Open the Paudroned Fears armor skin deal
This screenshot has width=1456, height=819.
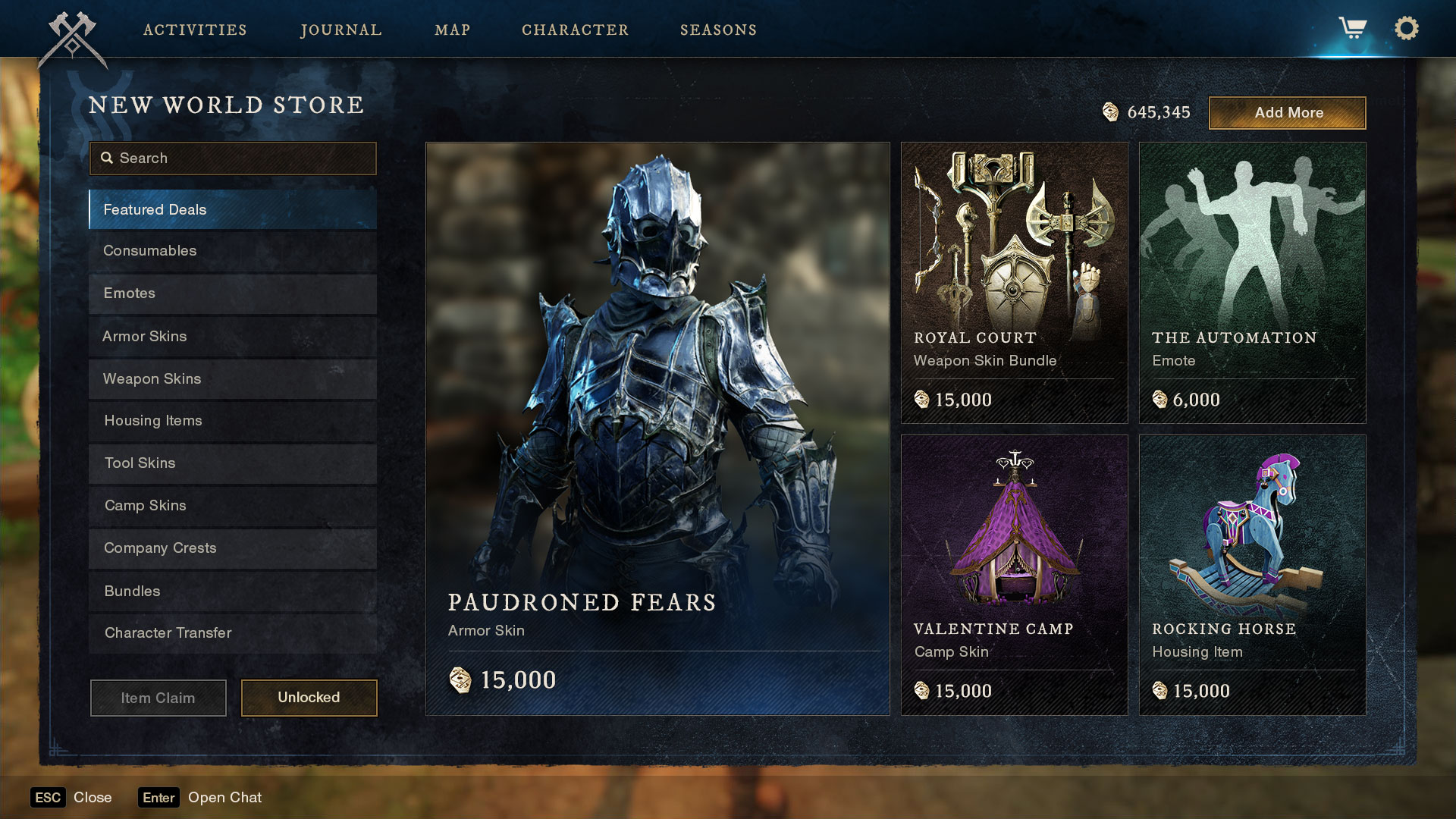(x=657, y=428)
